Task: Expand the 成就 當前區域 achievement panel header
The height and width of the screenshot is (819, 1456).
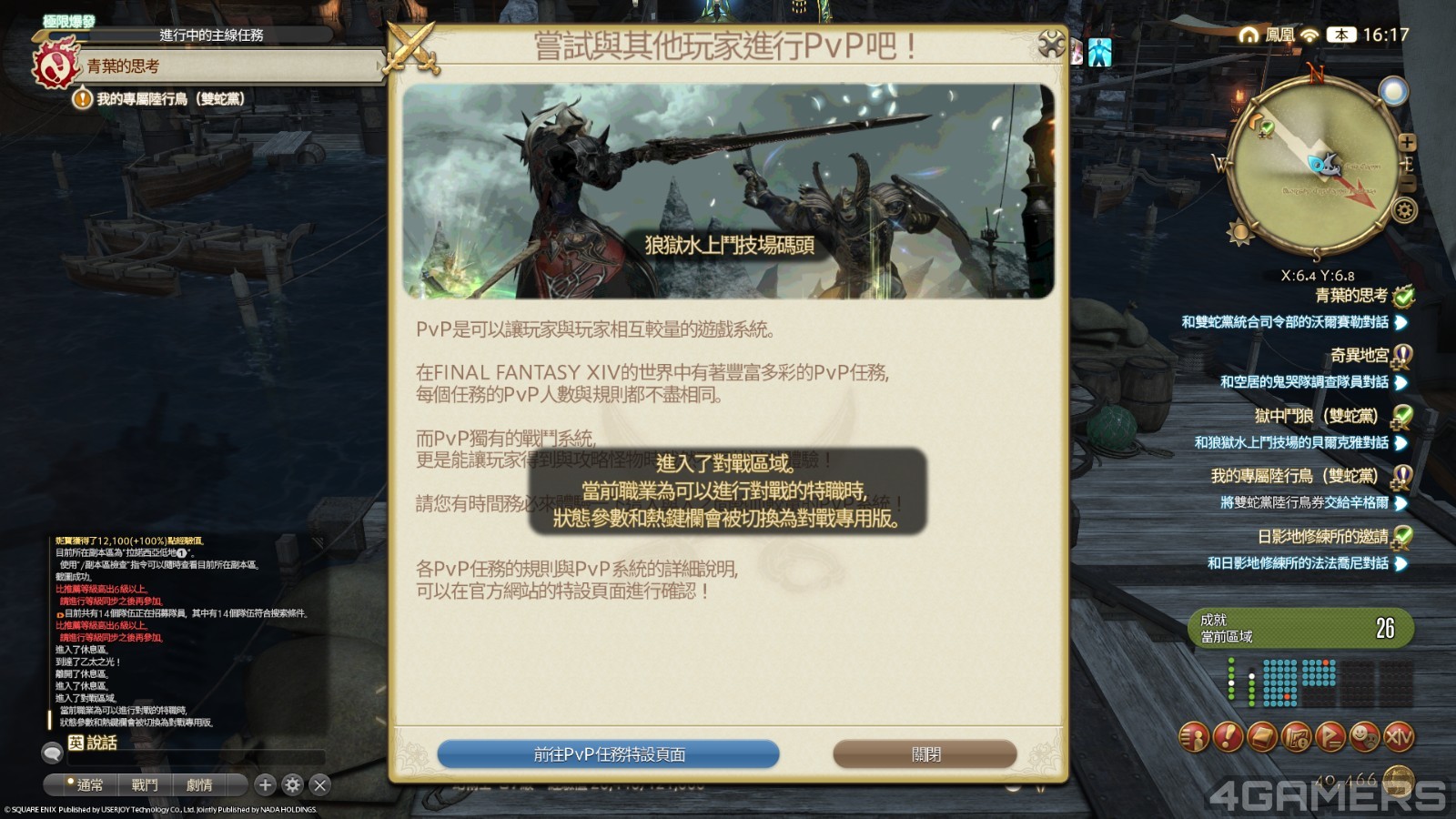Action: (x=1301, y=628)
